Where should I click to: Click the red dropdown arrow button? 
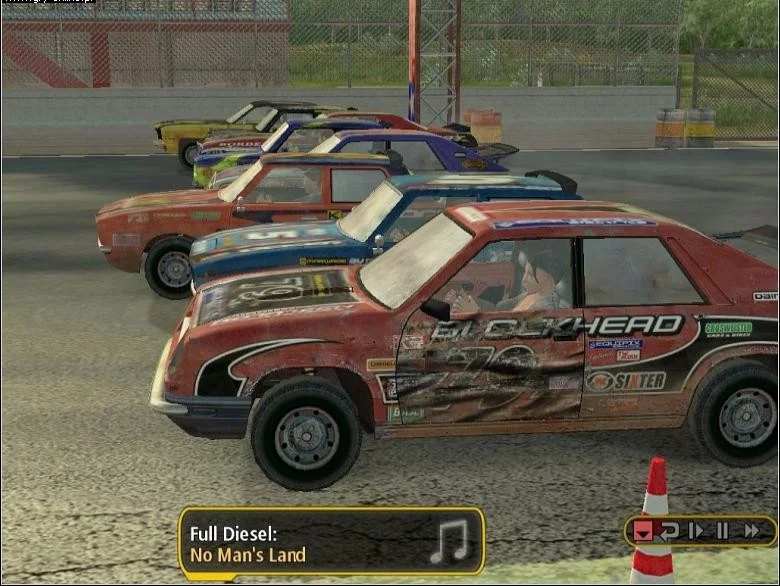tap(644, 531)
